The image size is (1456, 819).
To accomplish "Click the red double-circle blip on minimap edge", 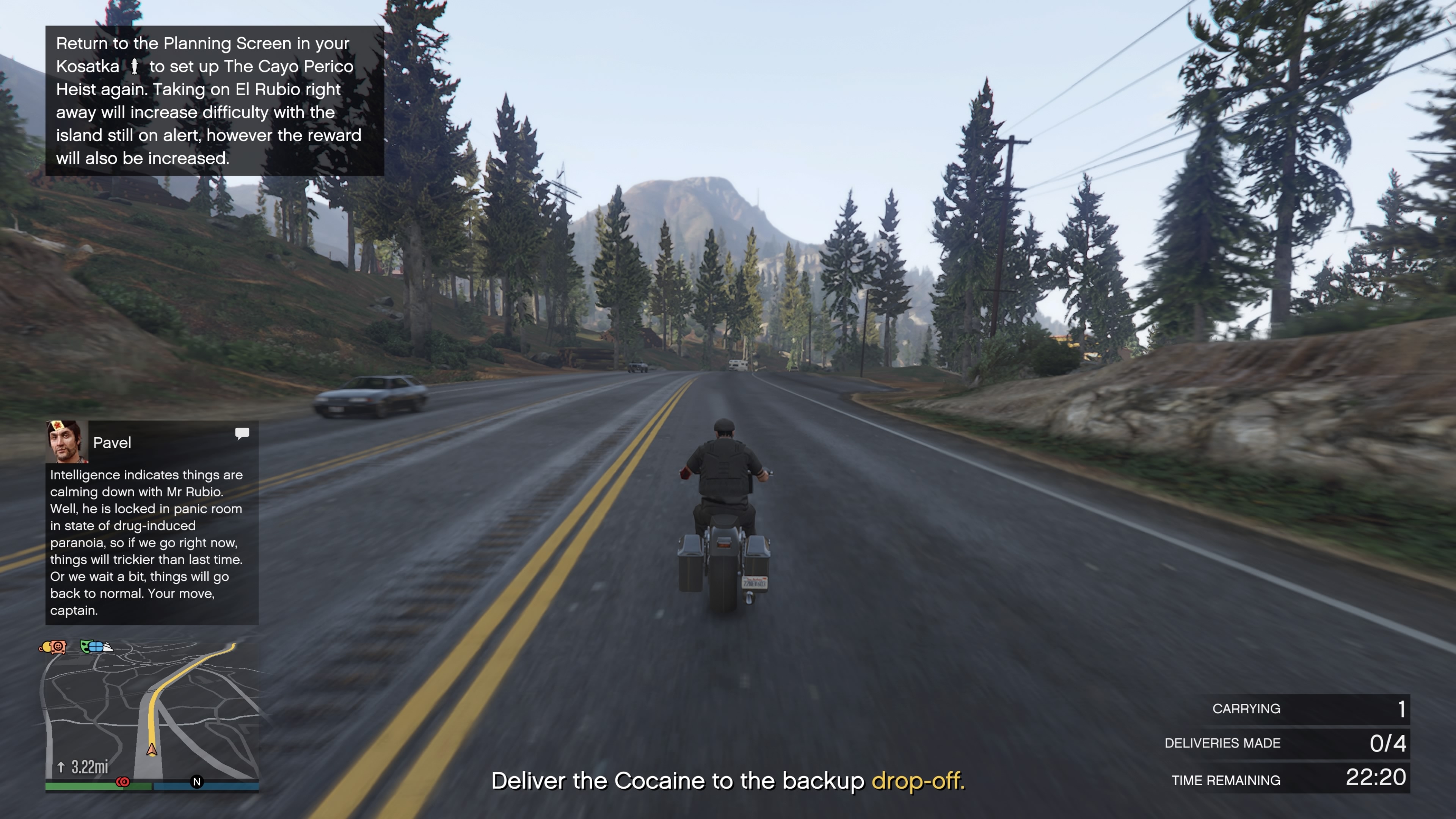I will pyautogui.click(x=122, y=782).
